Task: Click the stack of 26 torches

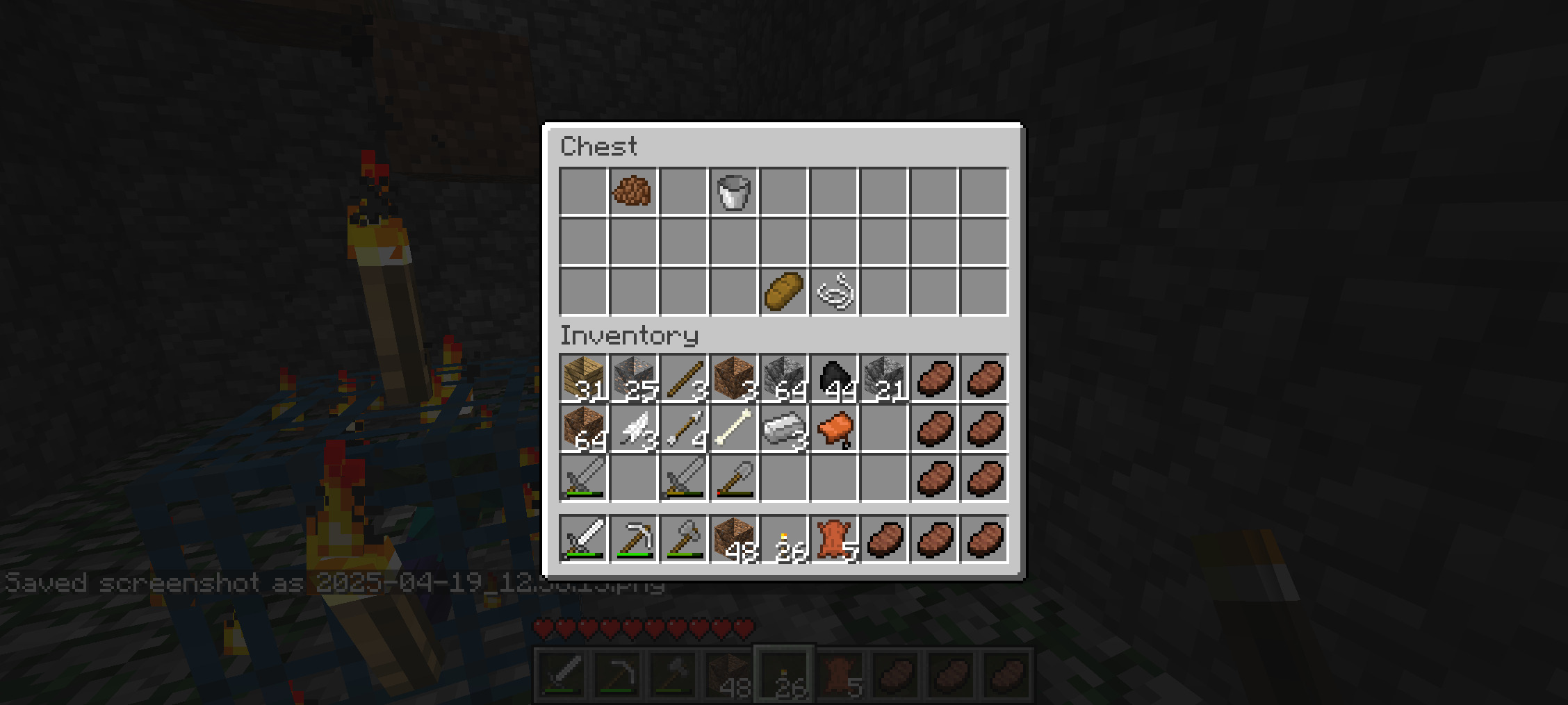Action: 783,539
